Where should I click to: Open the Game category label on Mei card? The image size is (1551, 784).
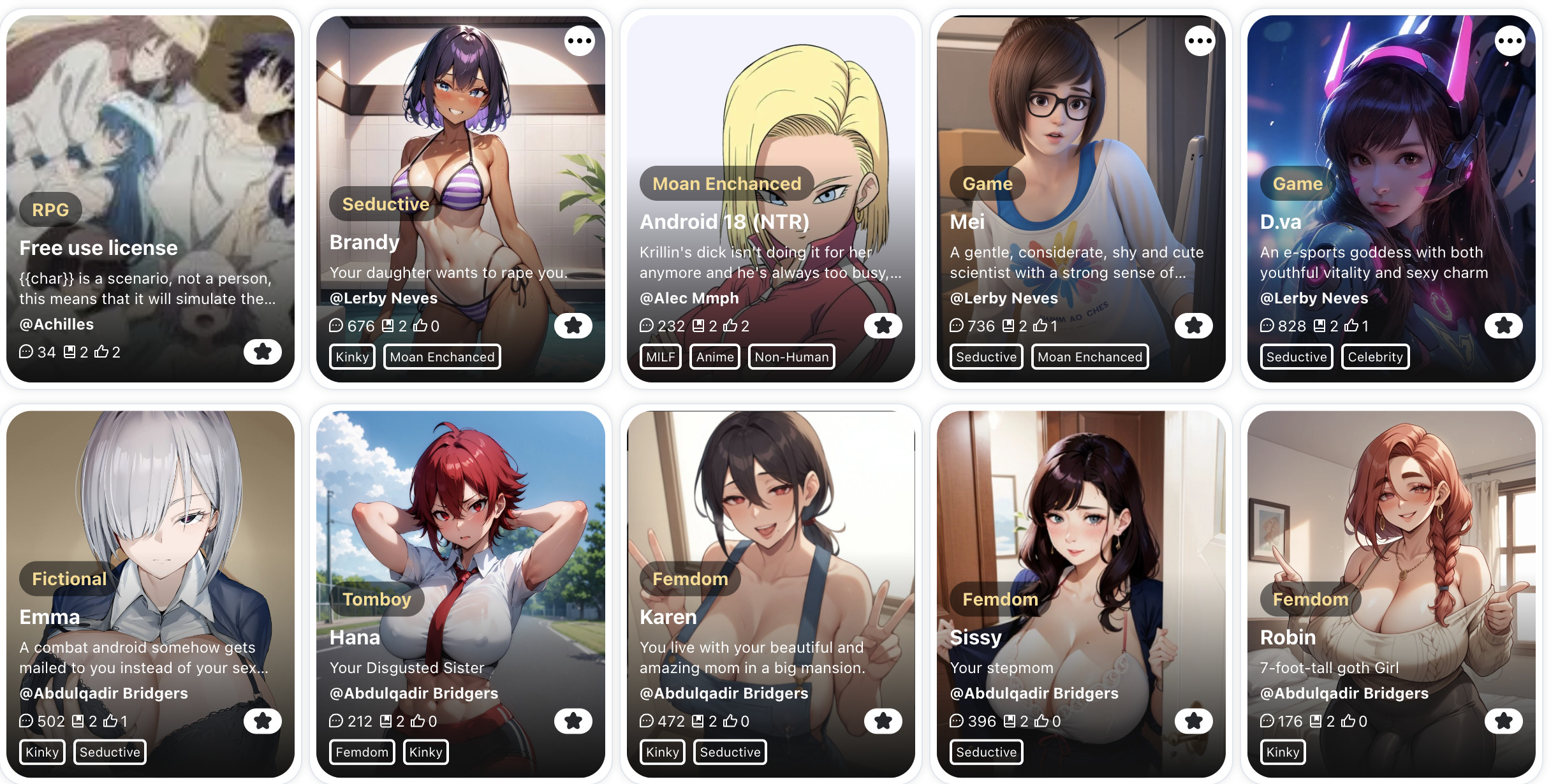click(987, 184)
